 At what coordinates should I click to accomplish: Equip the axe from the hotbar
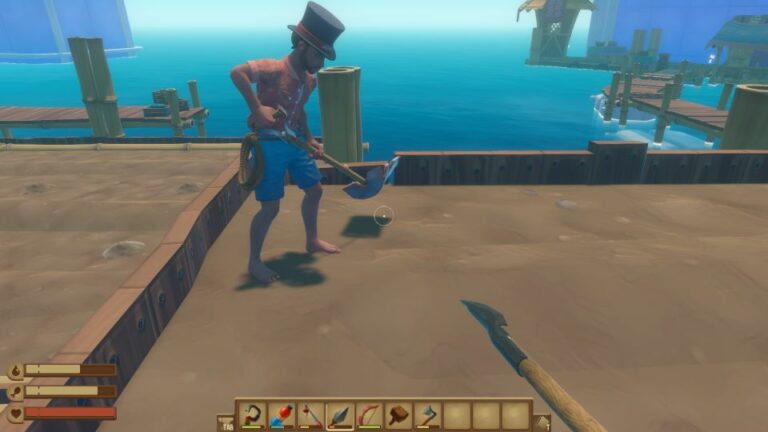click(x=428, y=415)
